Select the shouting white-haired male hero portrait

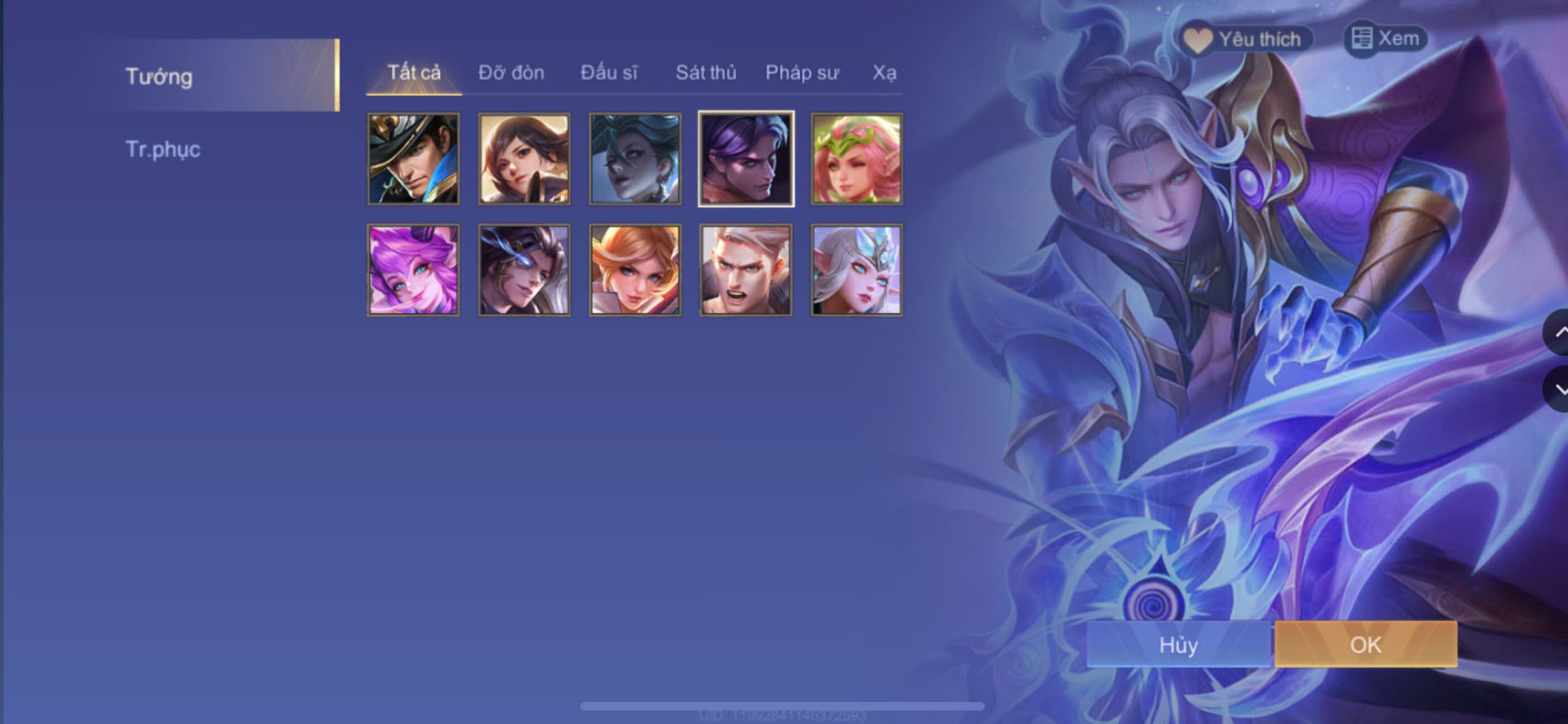pyautogui.click(x=745, y=269)
